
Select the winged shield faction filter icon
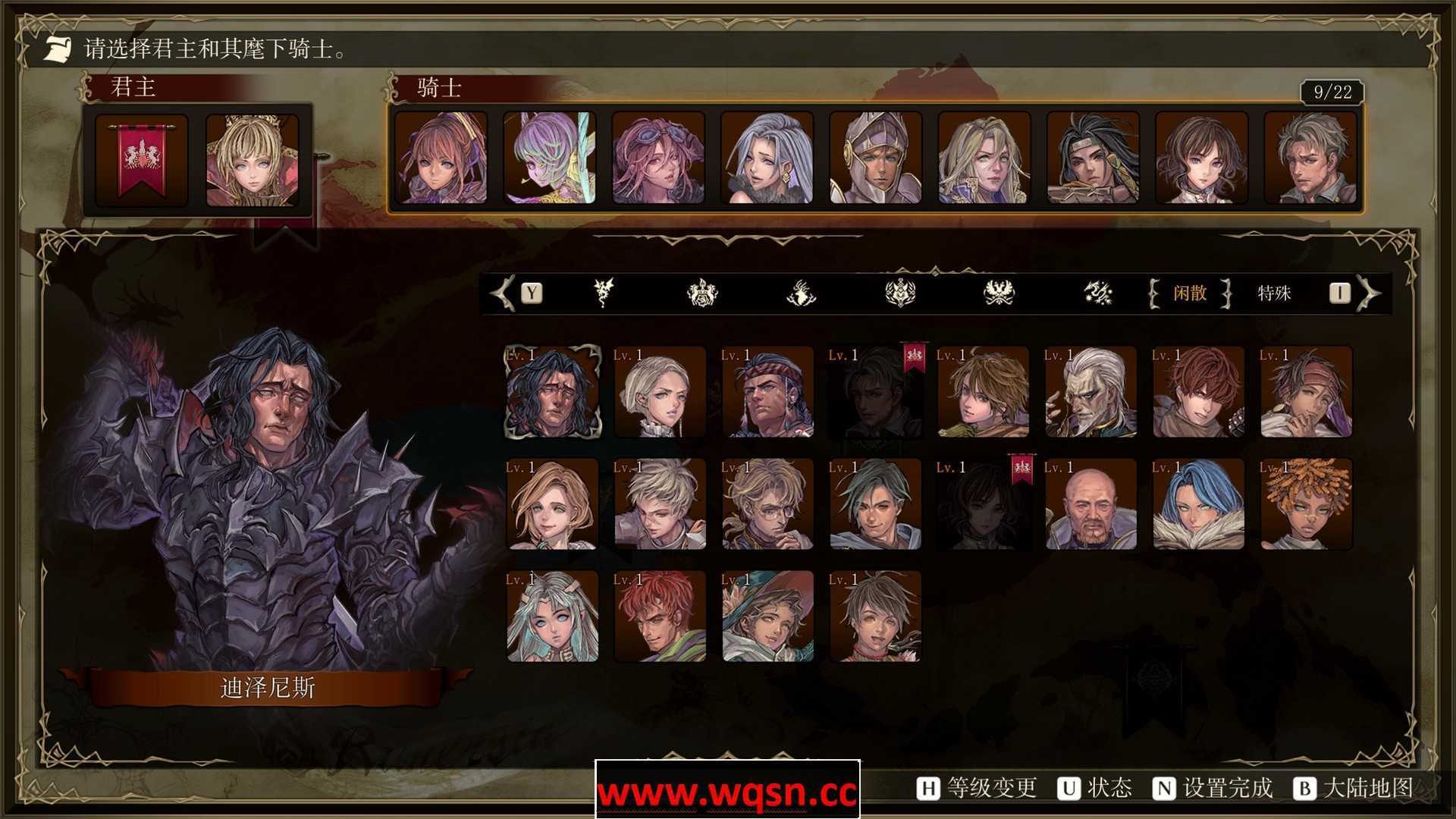[899, 294]
